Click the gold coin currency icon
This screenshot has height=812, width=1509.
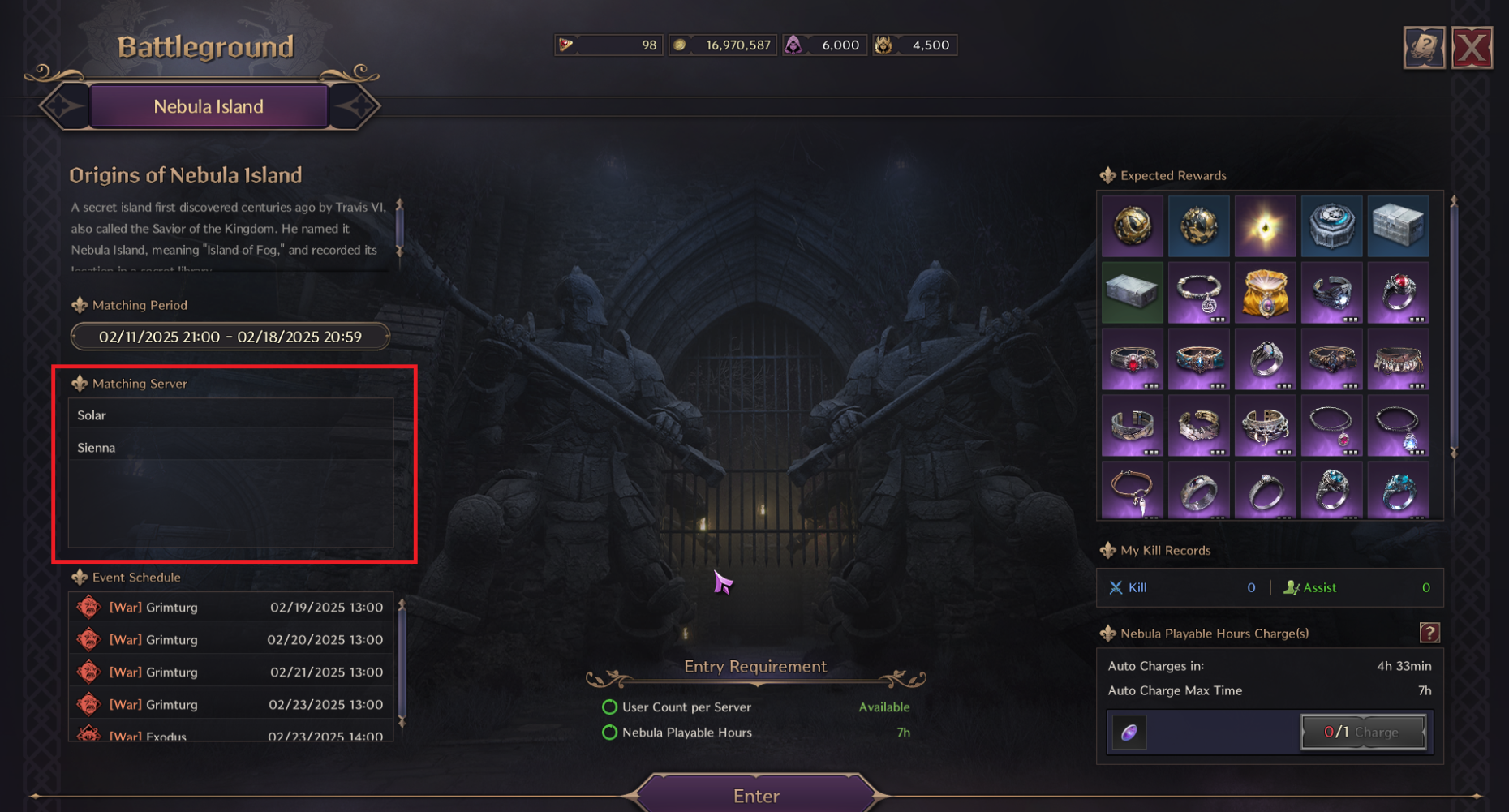click(x=681, y=45)
